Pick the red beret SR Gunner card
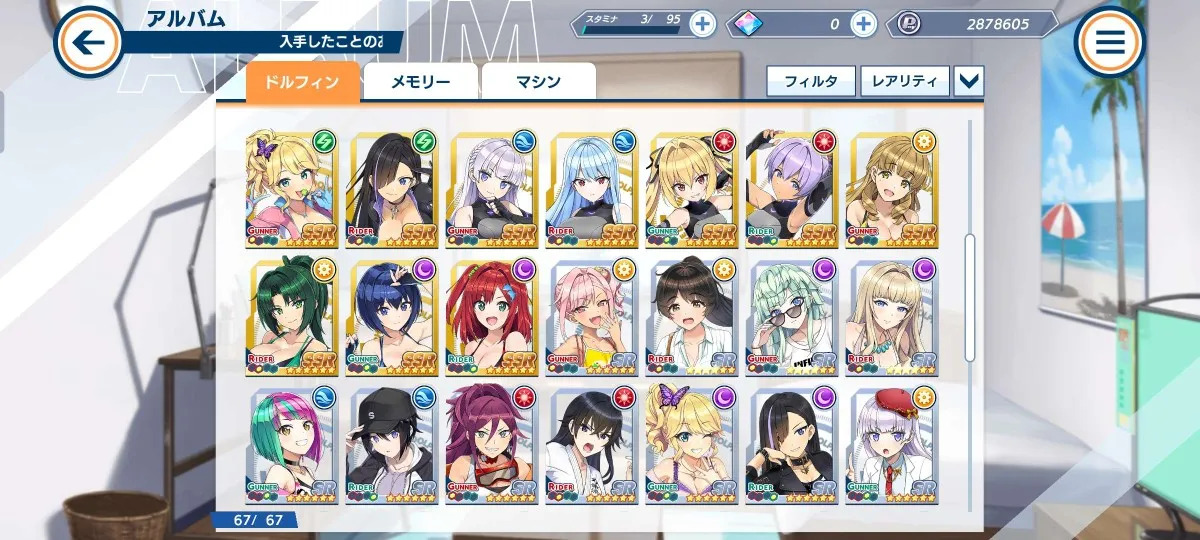 pyautogui.click(x=890, y=443)
